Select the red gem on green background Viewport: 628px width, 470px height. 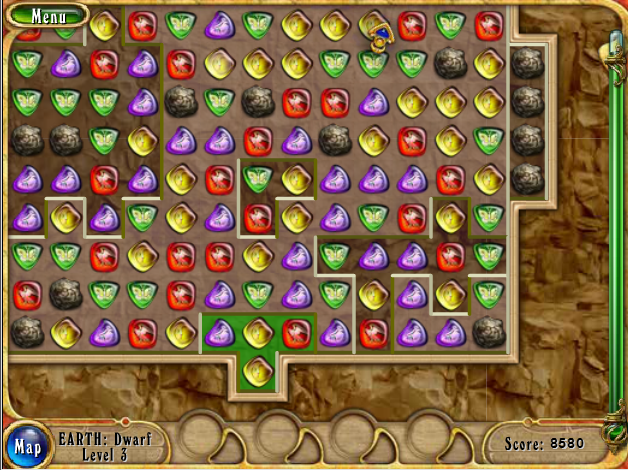pyautogui.click(x=295, y=331)
